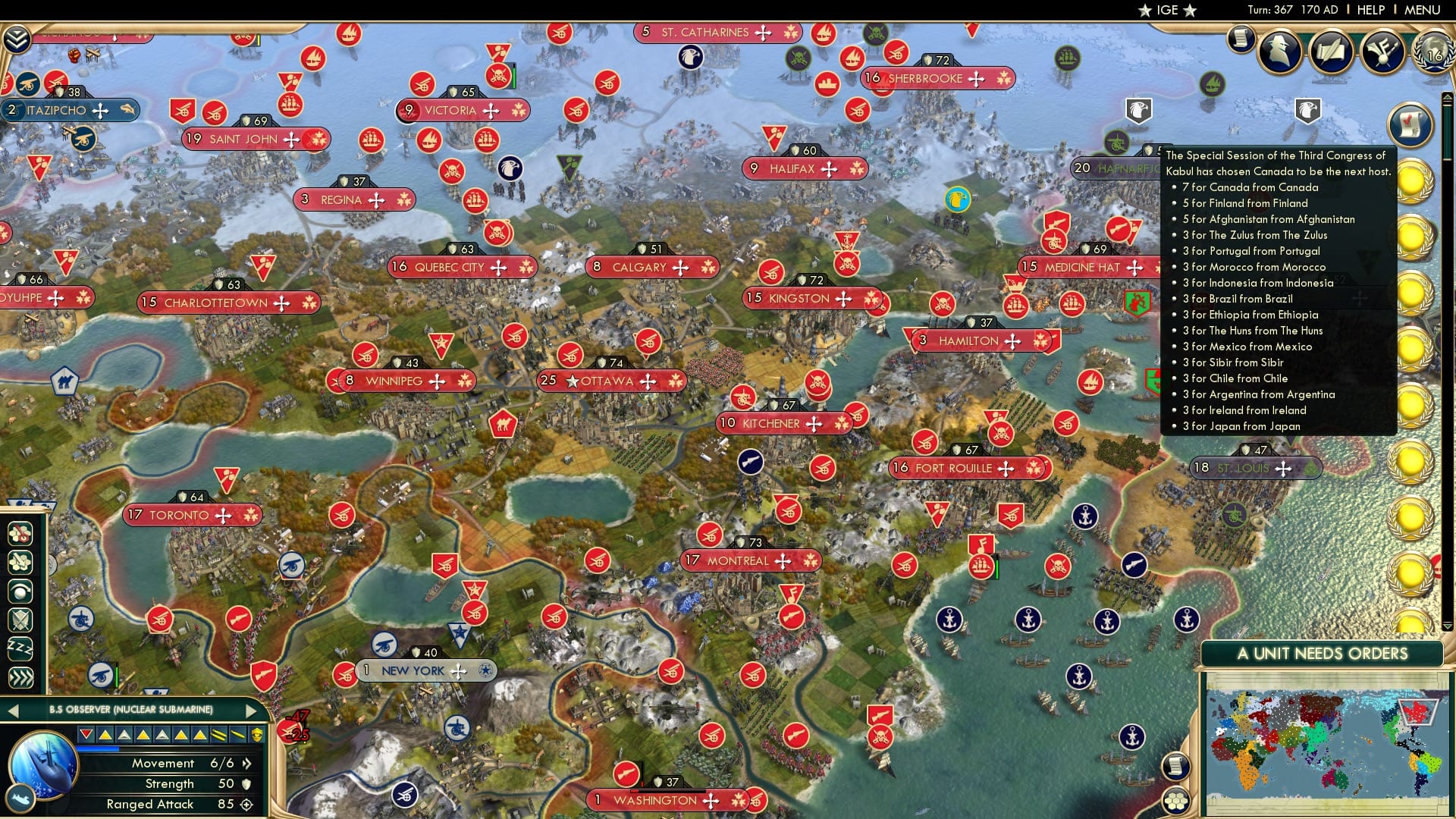This screenshot has height=819, width=1456.
Task: Select the ranged attack order for the submarine
Action: pyautogui.click(x=21, y=533)
